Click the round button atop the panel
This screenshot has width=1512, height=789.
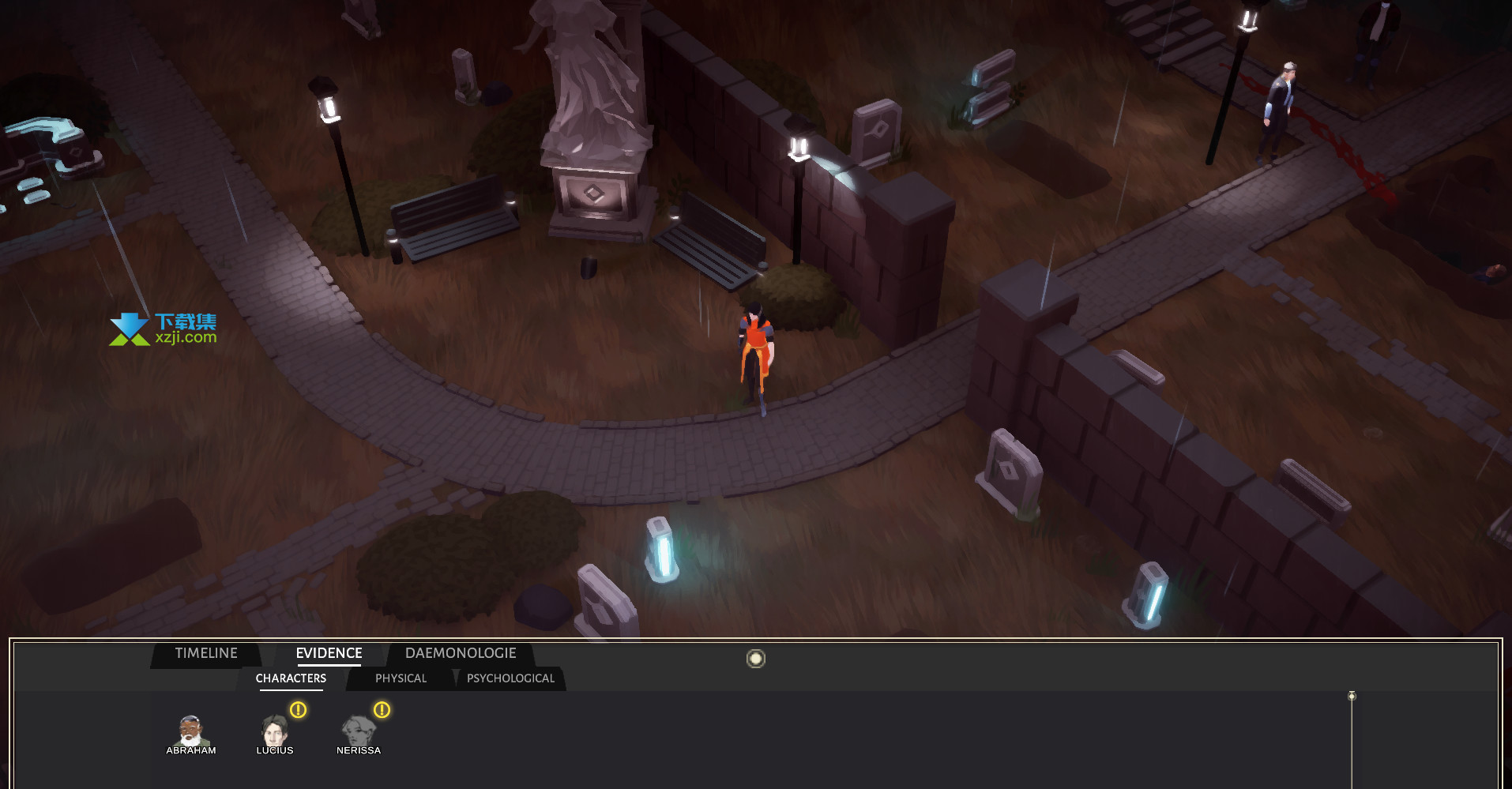756,659
